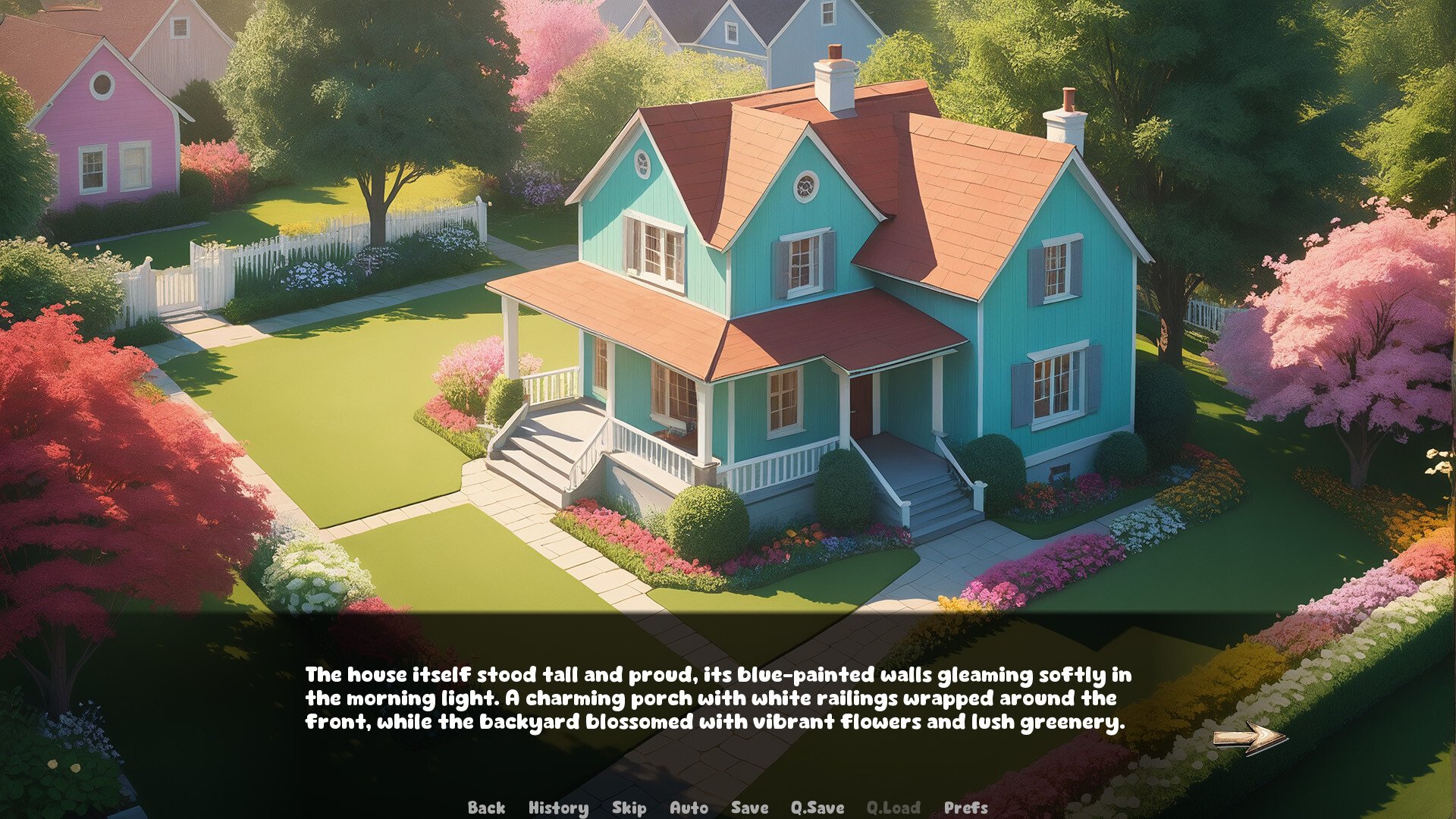Quick load with Q.Load
This screenshot has width=1456, height=819.
click(893, 808)
